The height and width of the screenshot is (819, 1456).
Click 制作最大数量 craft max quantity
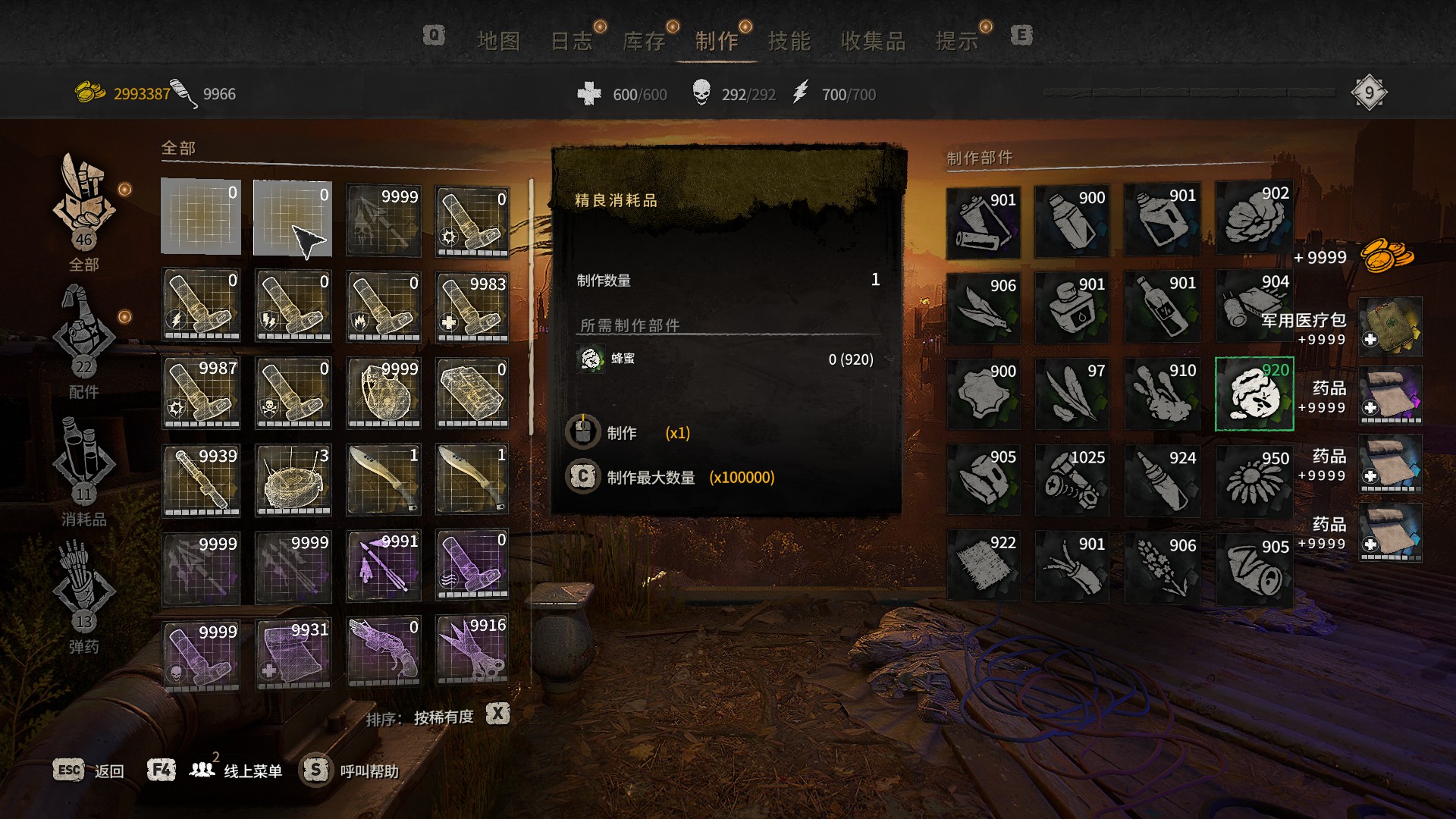click(651, 478)
